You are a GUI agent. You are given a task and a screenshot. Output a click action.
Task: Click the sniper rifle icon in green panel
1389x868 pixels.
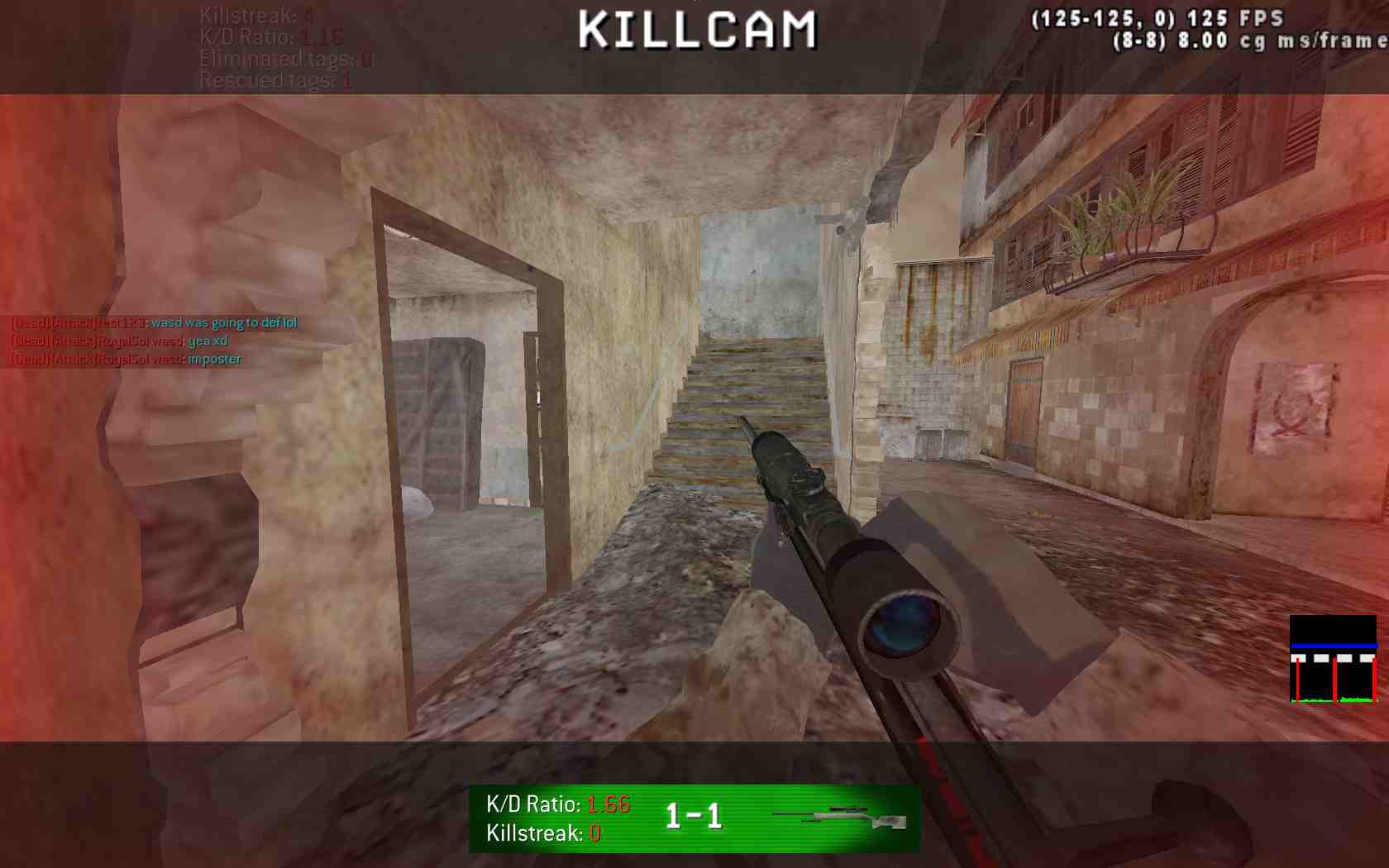tap(838, 818)
